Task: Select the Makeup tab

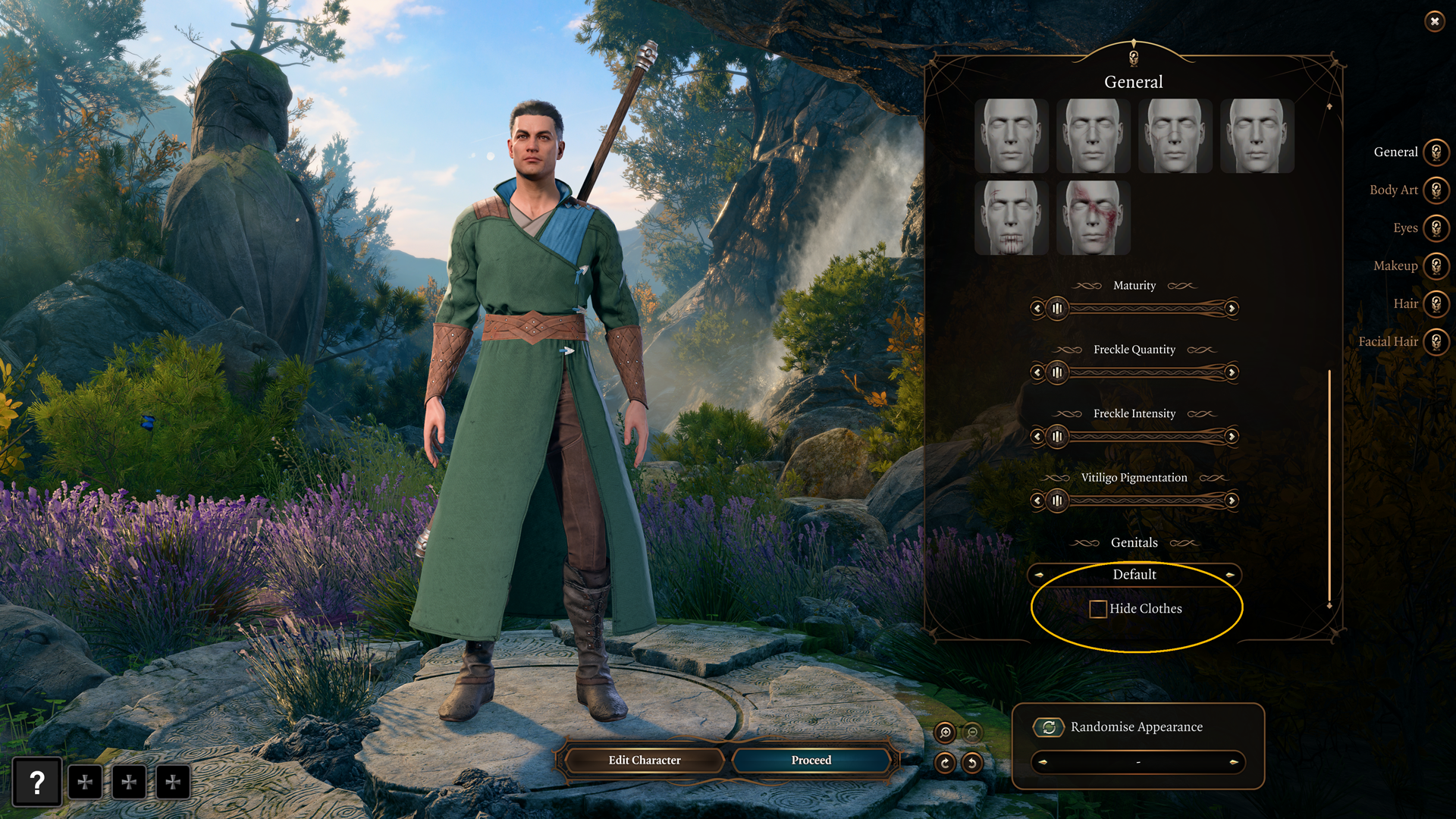Action: point(1436,266)
